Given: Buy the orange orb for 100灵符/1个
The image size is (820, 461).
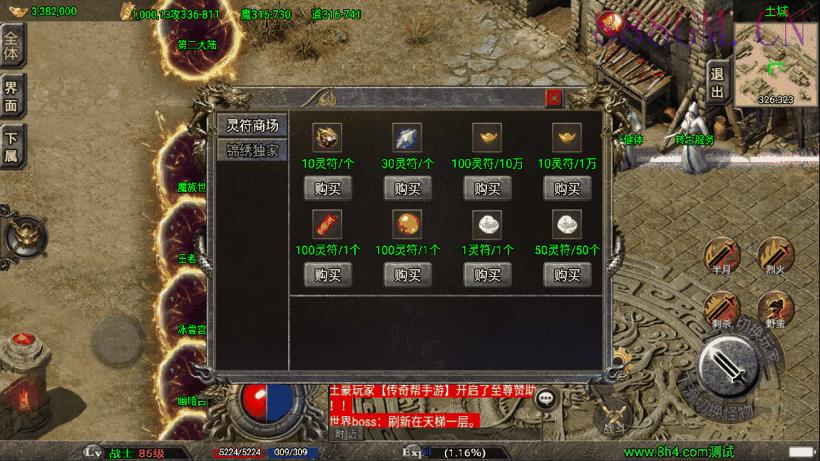Looking at the screenshot, I should point(408,274).
